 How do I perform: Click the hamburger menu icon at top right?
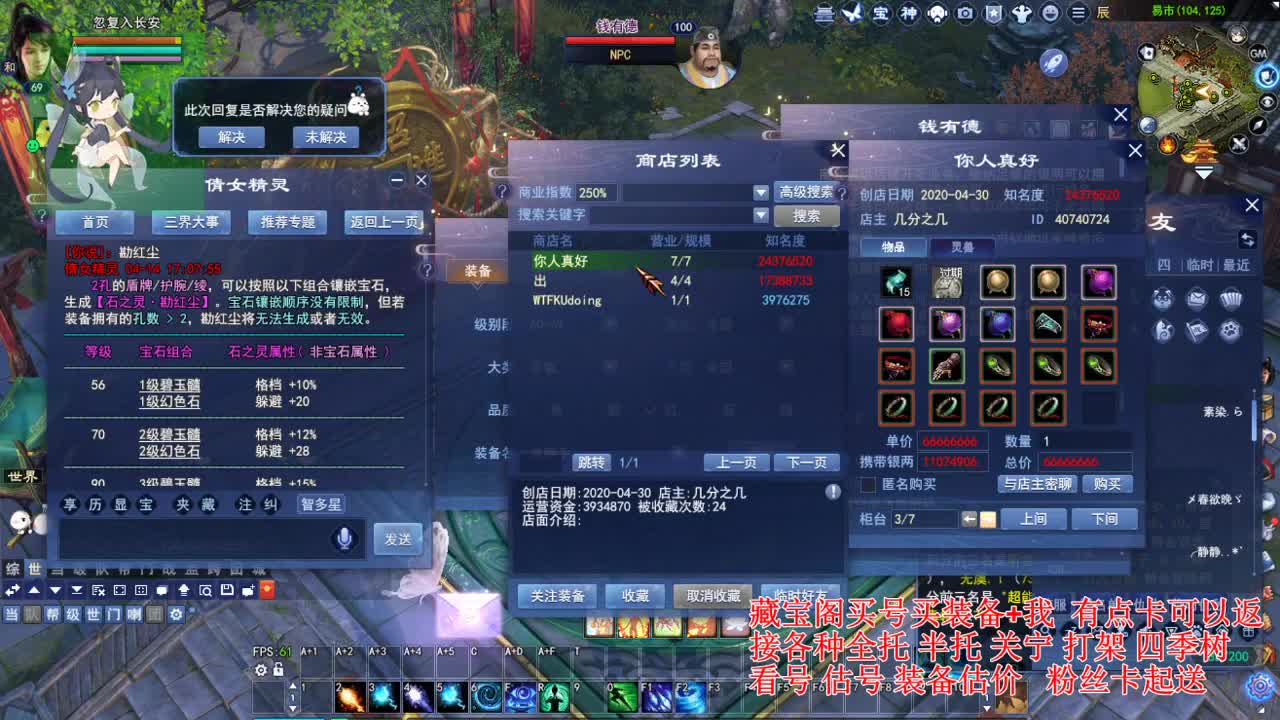[1078, 14]
